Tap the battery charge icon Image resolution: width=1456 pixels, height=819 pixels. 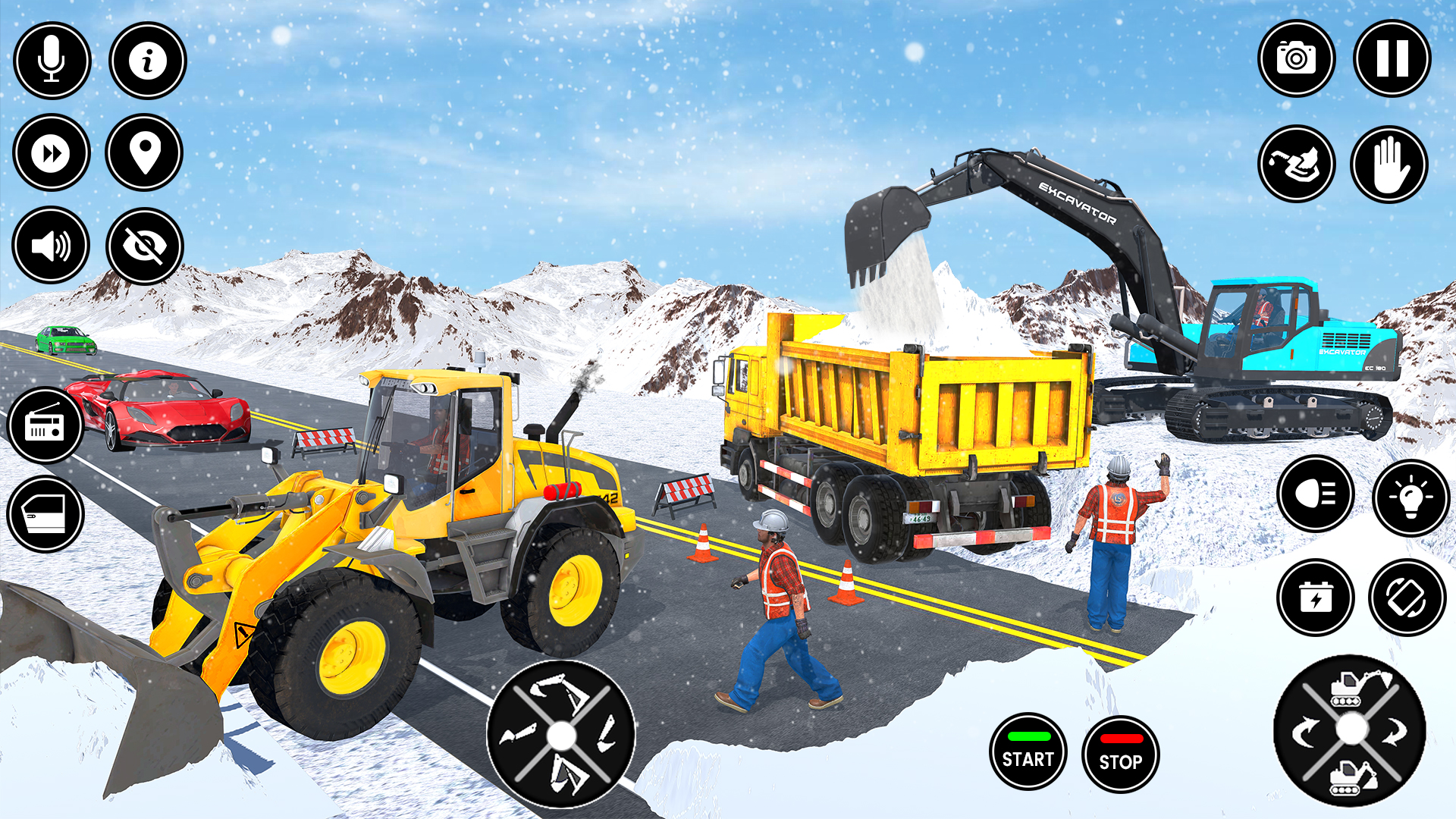click(1317, 598)
